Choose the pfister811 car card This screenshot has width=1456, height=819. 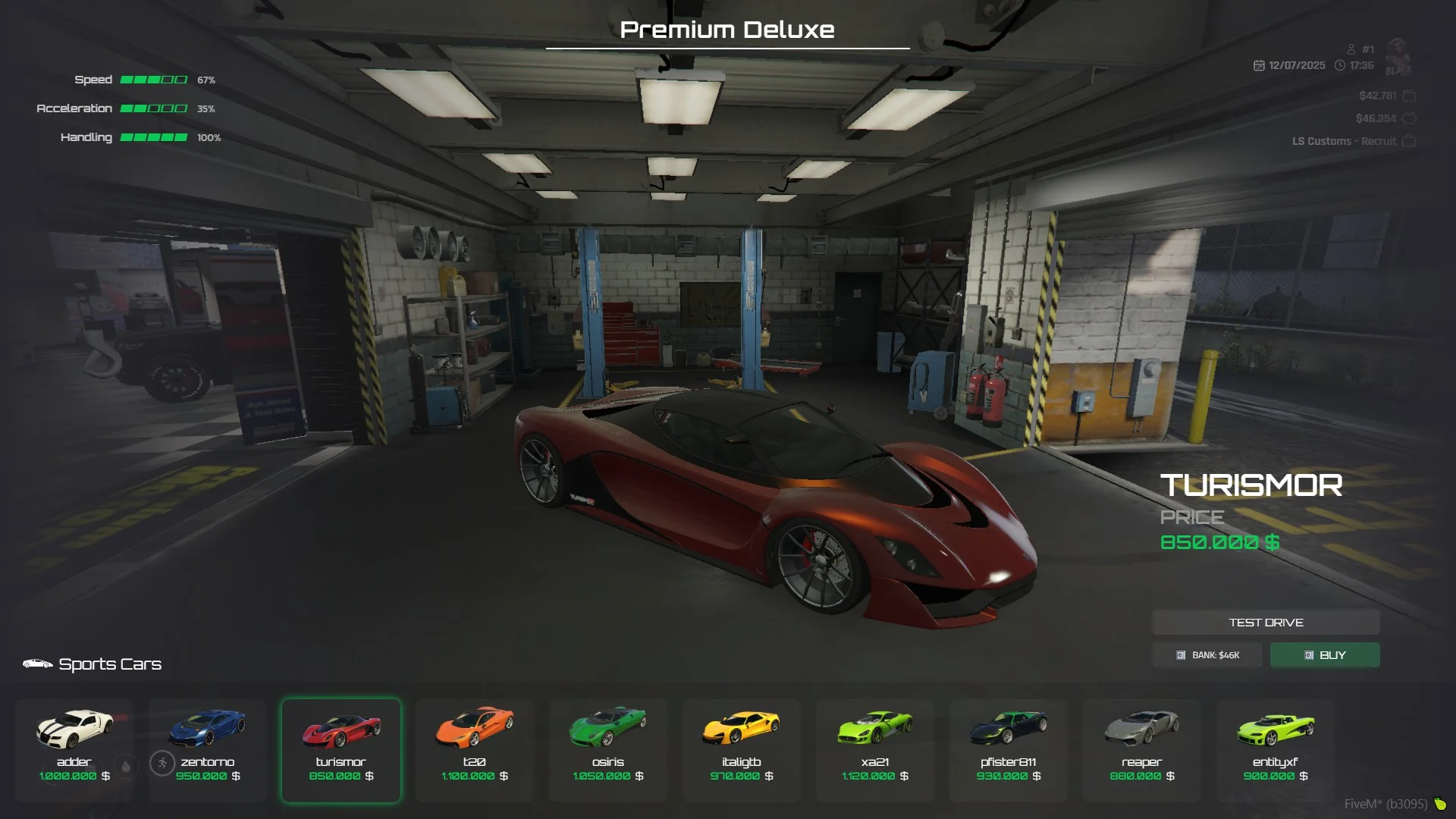1009,749
